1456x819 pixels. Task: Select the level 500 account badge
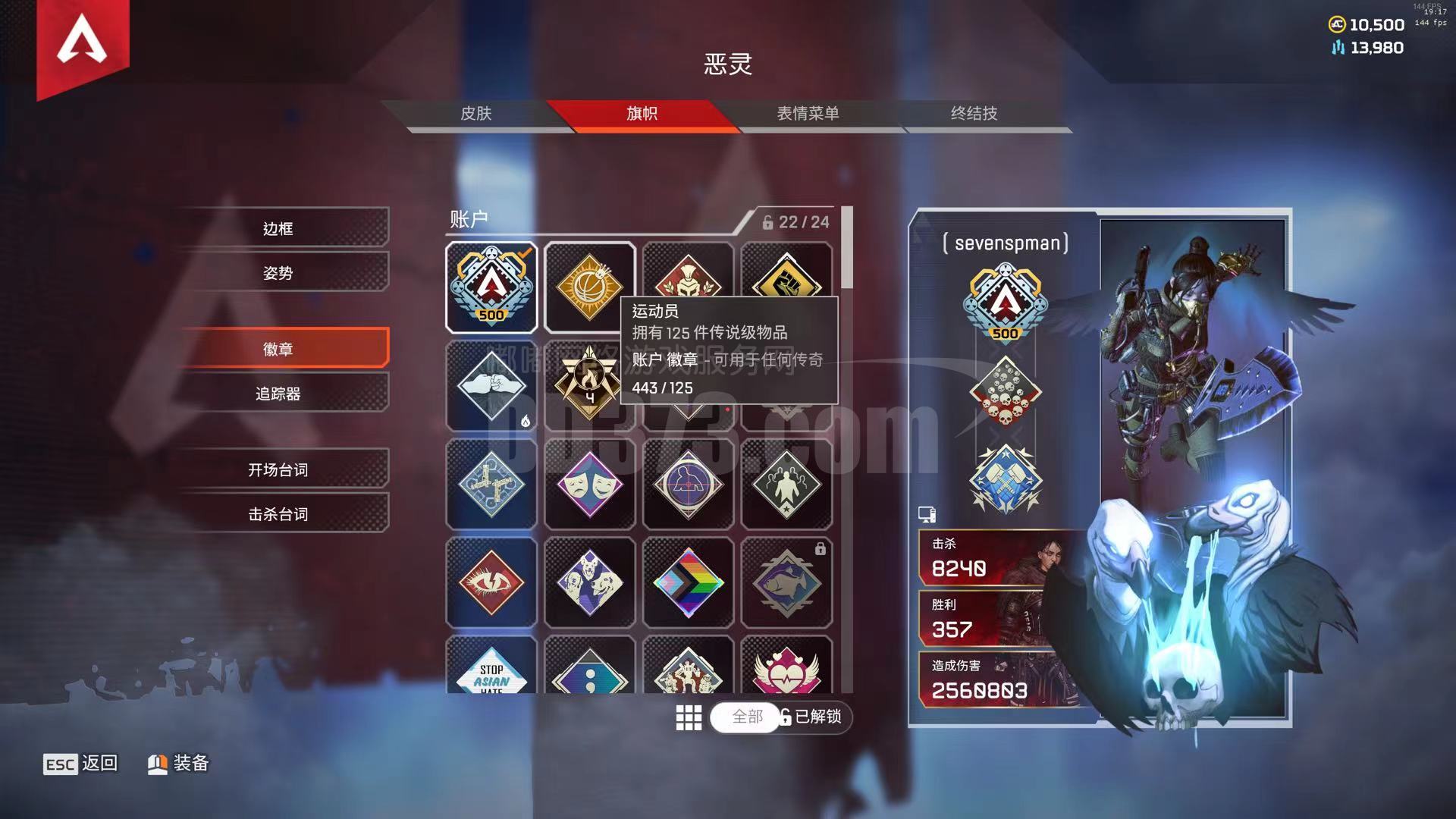click(491, 287)
